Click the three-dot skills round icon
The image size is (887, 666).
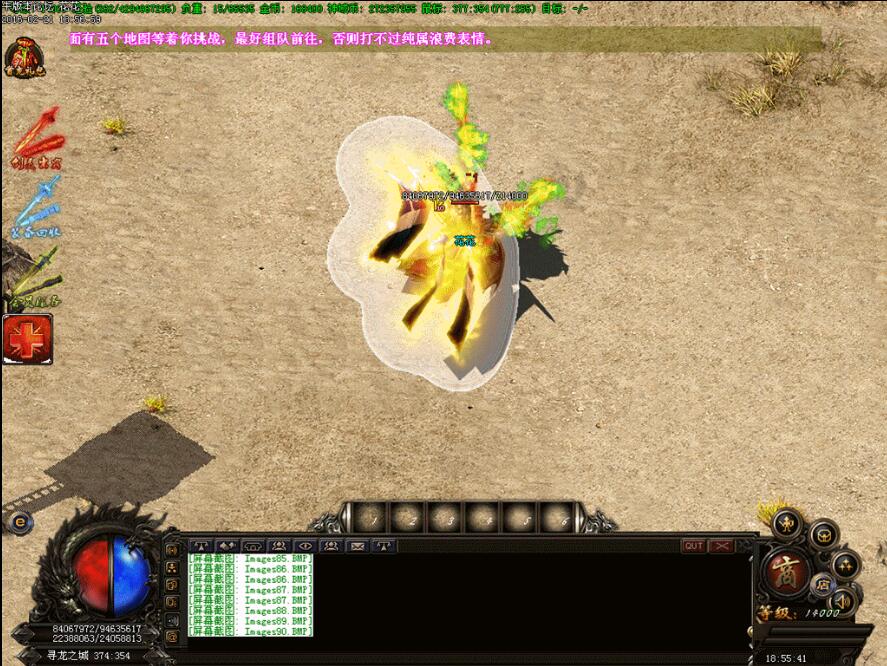click(846, 564)
